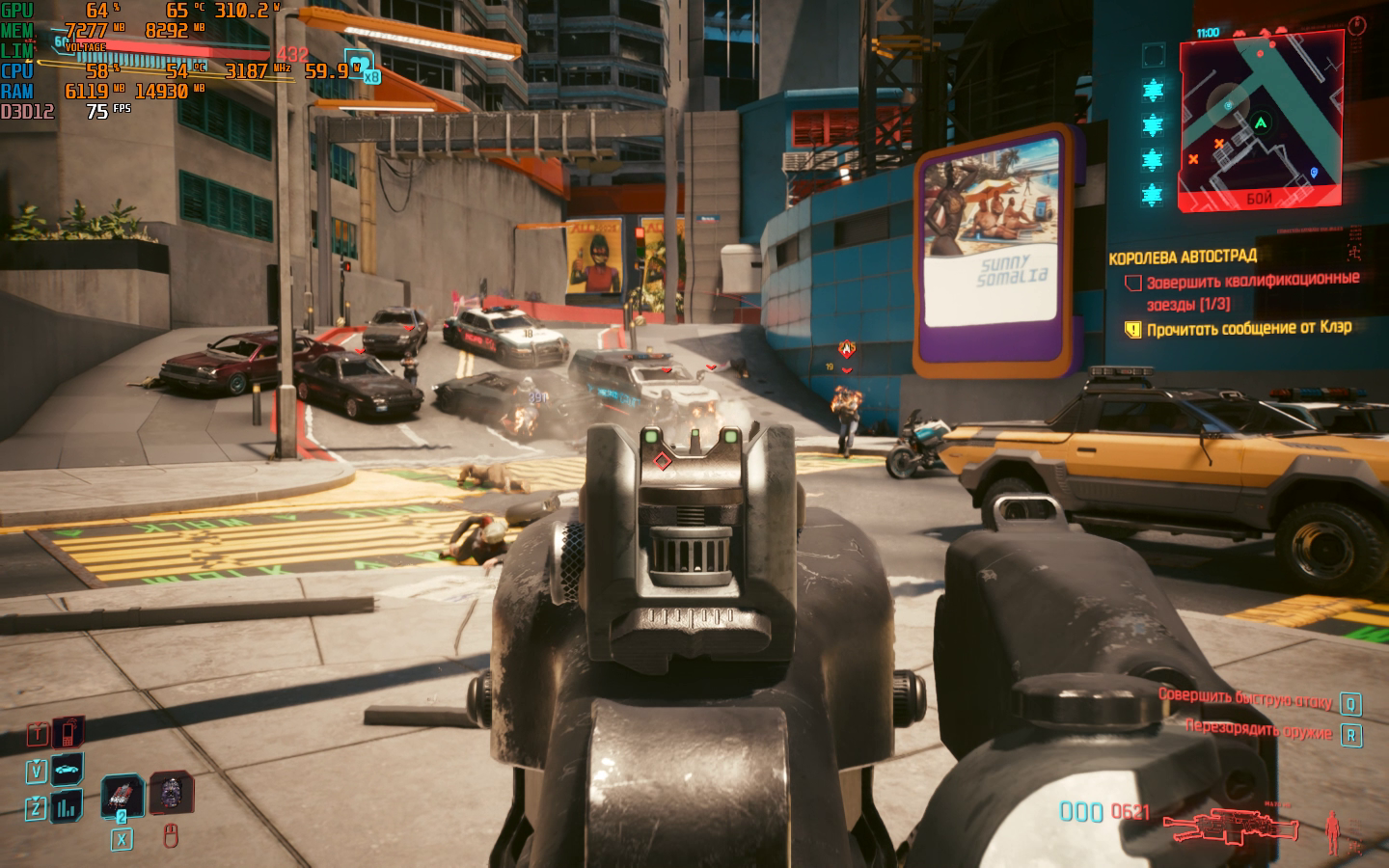Open the Королева автострад quest tracker
The height and width of the screenshot is (868, 1389).
click(x=1183, y=257)
